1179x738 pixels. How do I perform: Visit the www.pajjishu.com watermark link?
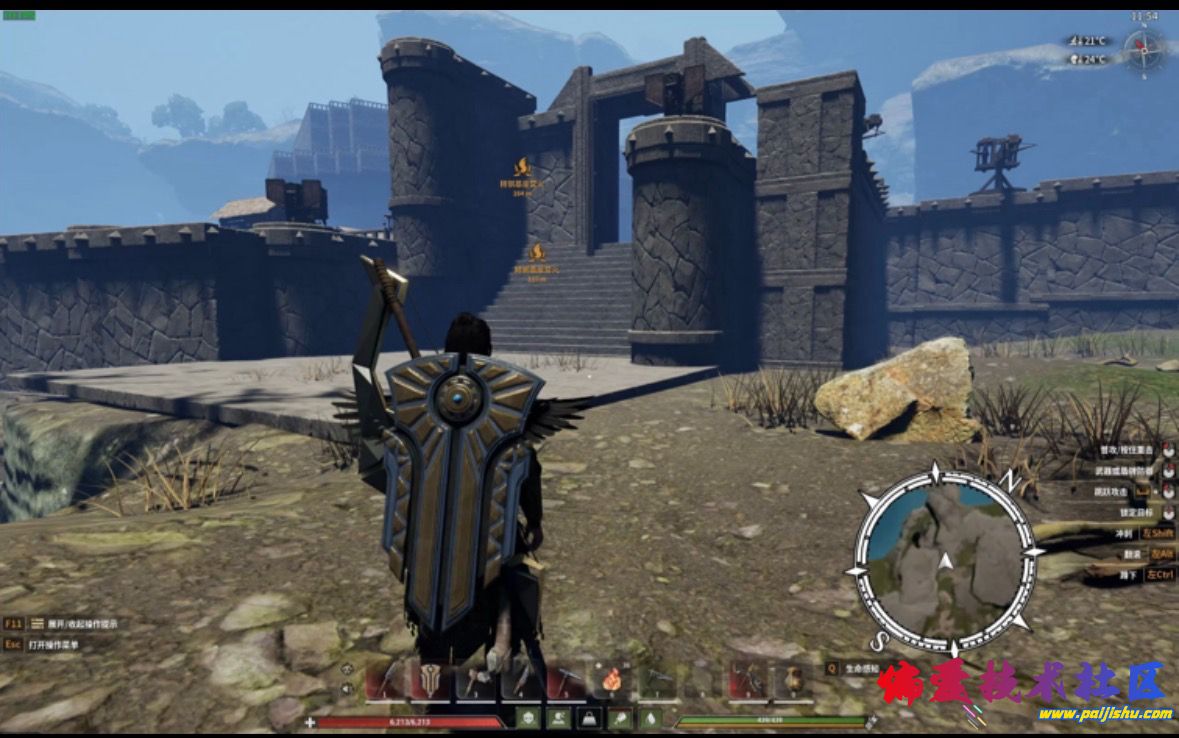1103,714
